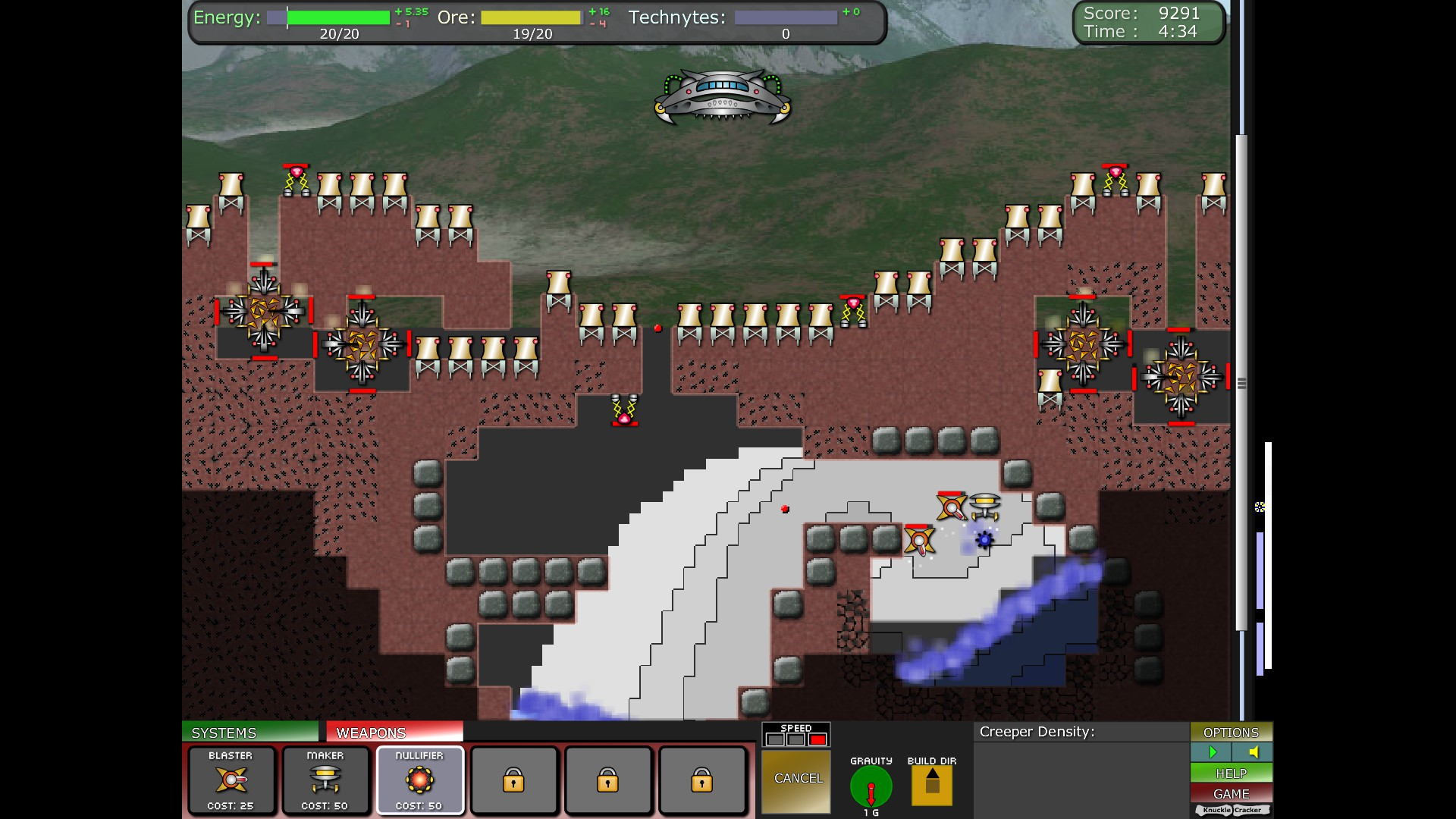Click the Gravity indicator dial
Image resolution: width=1456 pixels, height=819 pixels.
(x=871, y=786)
